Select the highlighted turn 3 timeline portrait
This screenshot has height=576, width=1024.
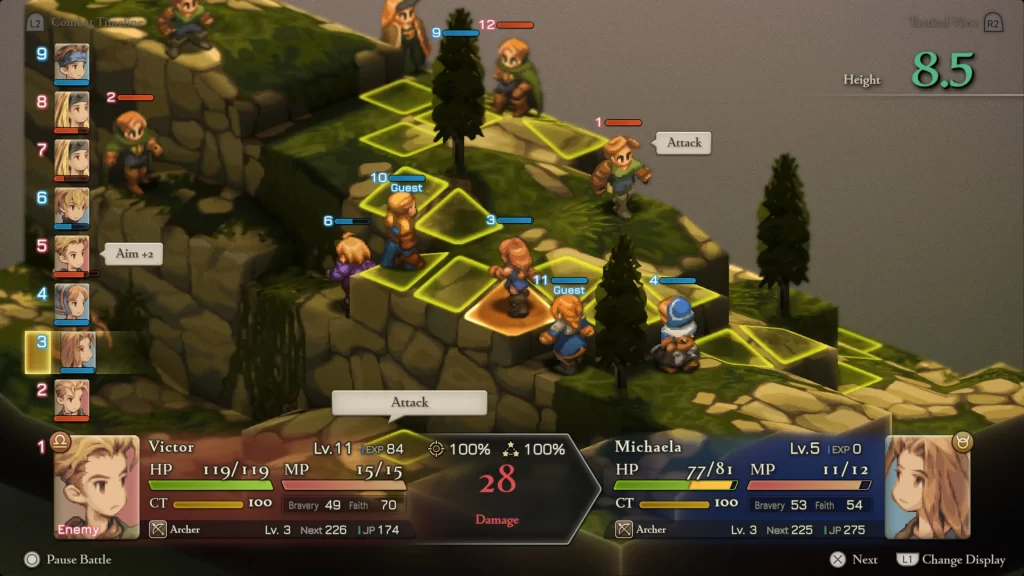(76, 351)
